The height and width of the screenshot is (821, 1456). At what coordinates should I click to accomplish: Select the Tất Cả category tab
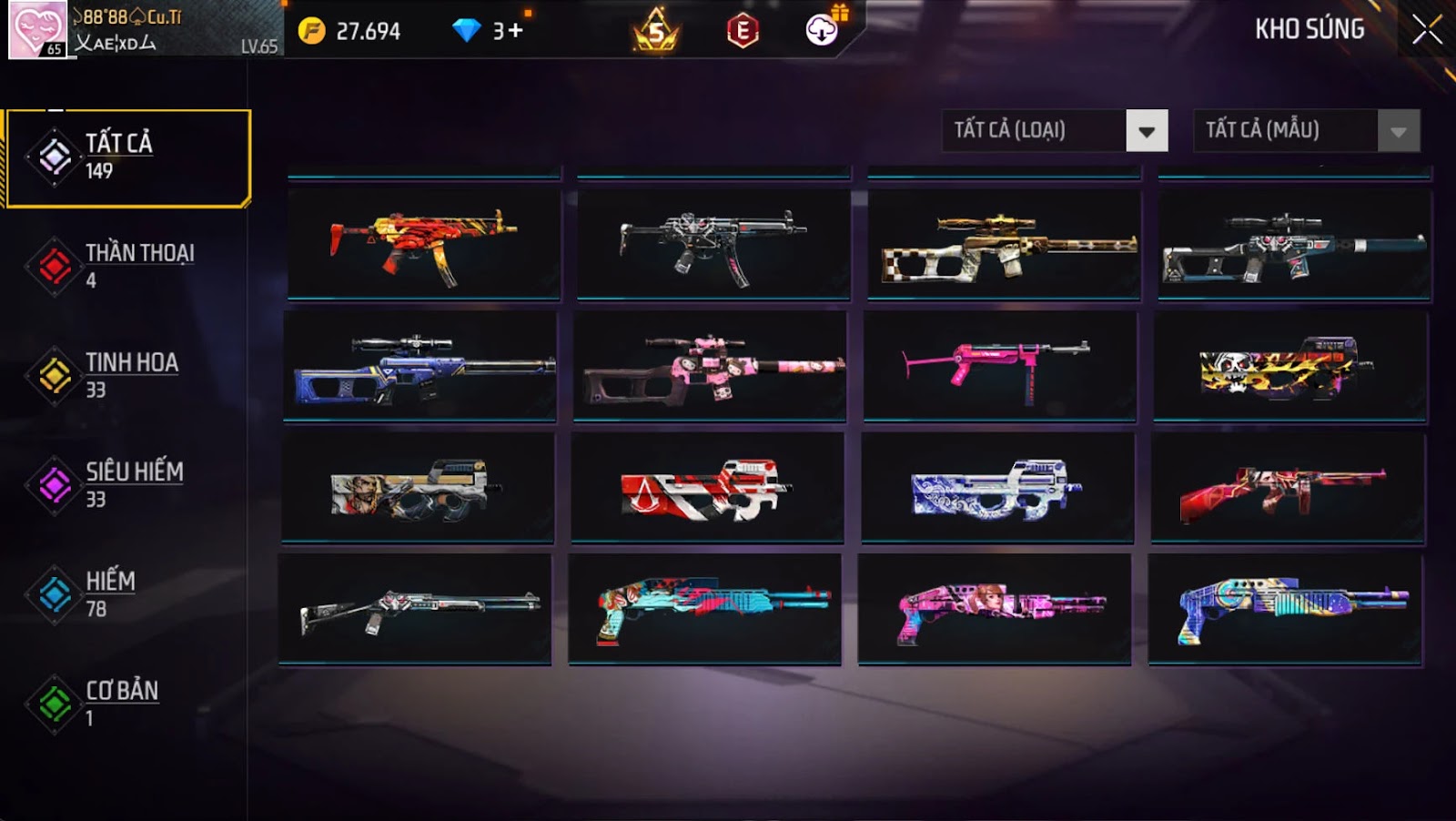[x=127, y=158]
